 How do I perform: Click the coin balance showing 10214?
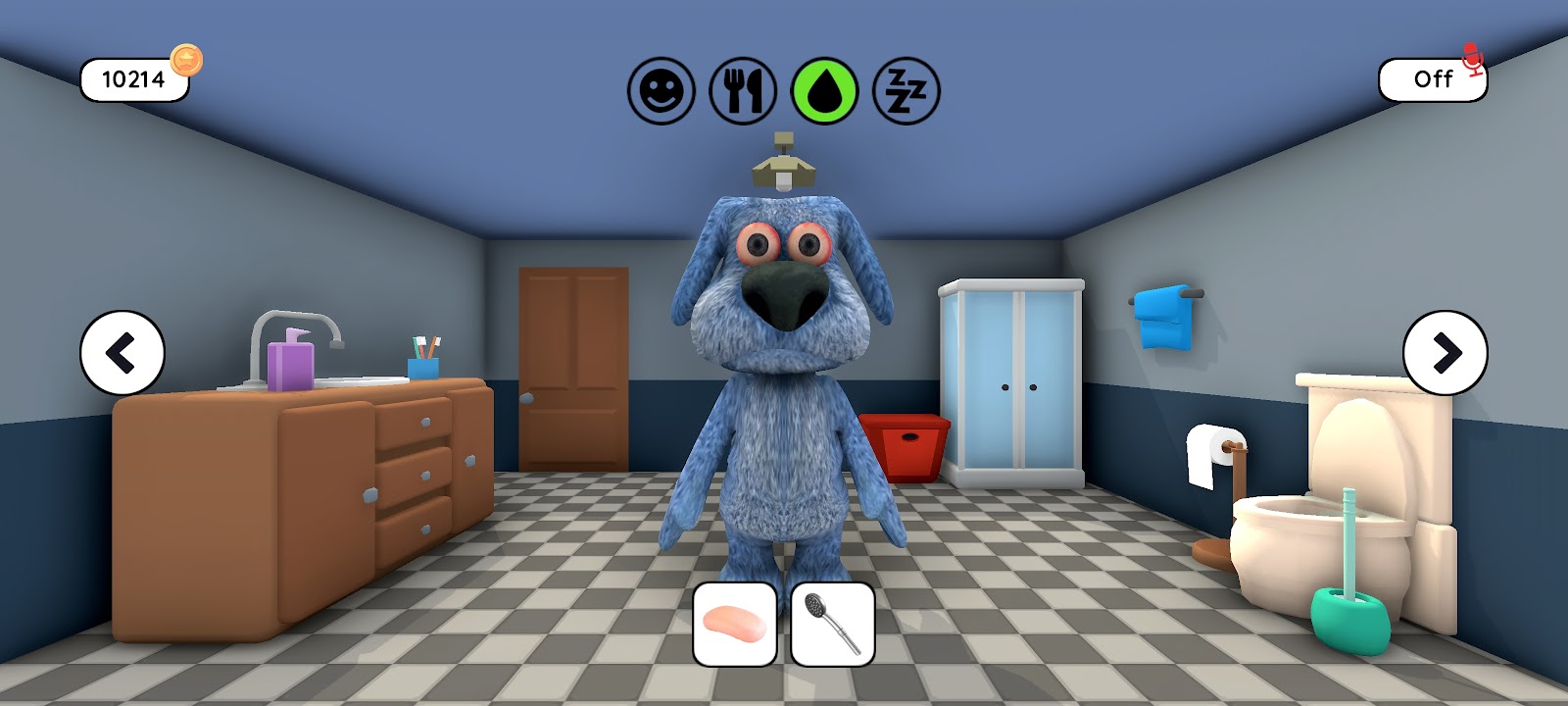pos(132,80)
